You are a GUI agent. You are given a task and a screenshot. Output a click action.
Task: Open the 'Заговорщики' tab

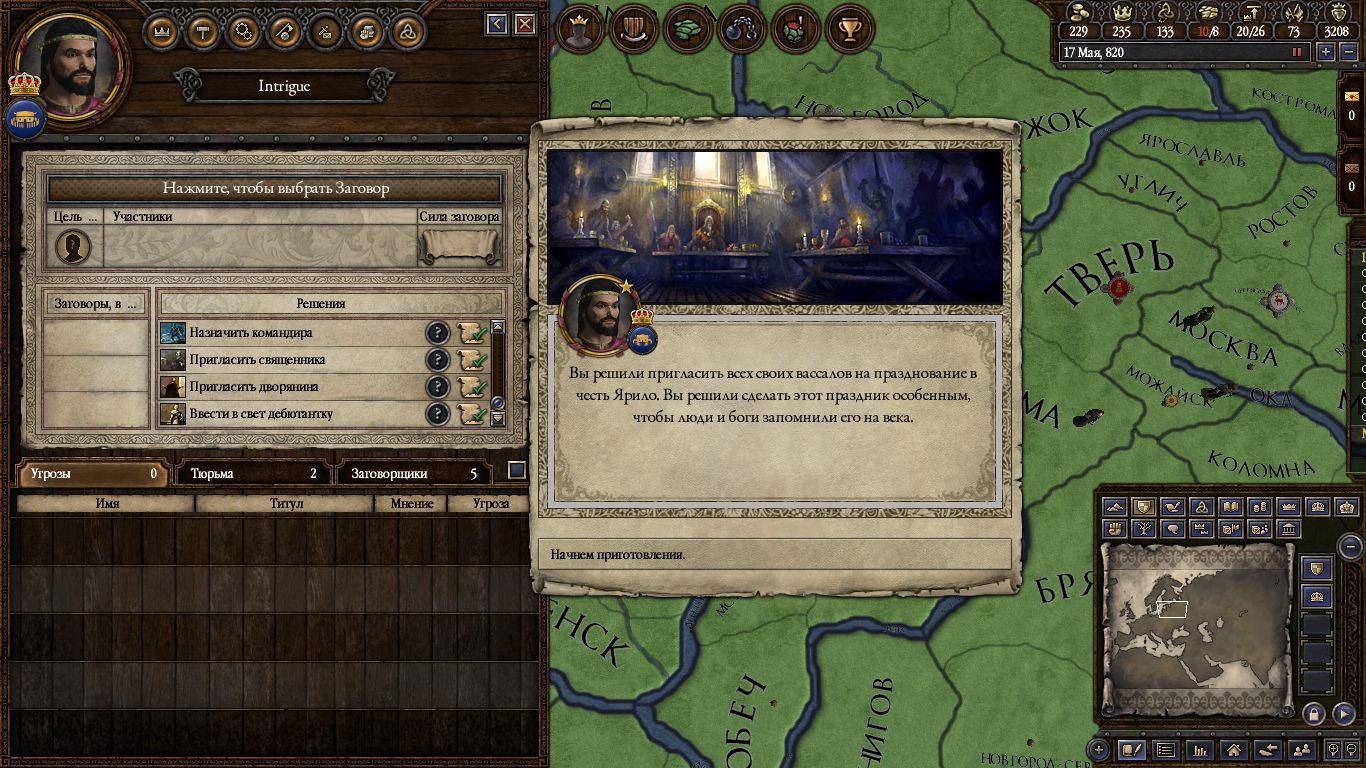(415, 474)
